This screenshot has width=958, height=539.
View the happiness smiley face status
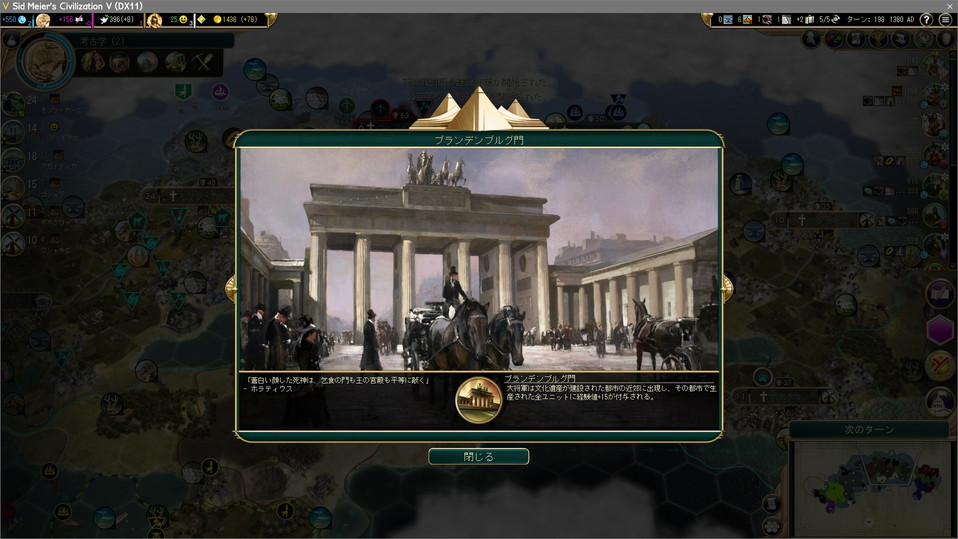(178, 19)
